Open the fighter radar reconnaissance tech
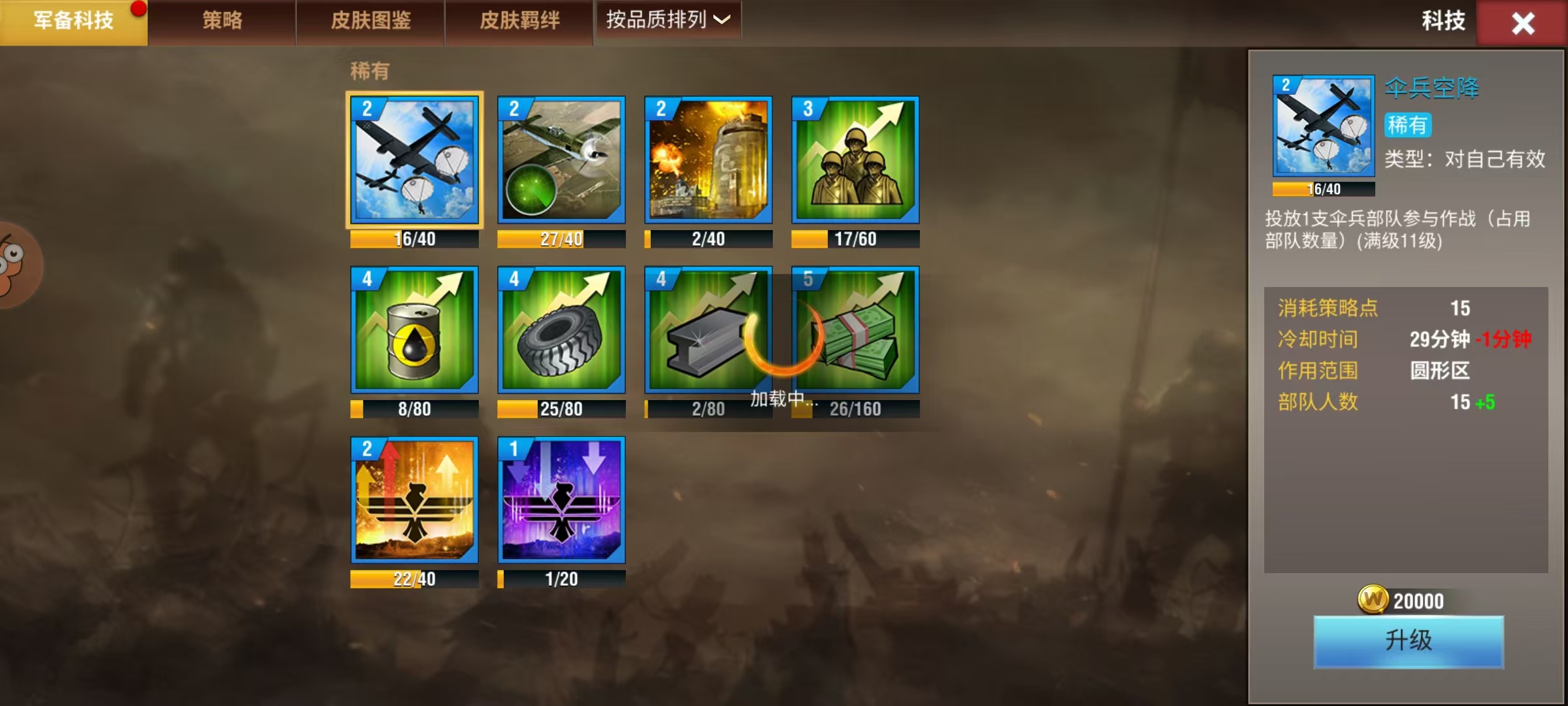 561,159
